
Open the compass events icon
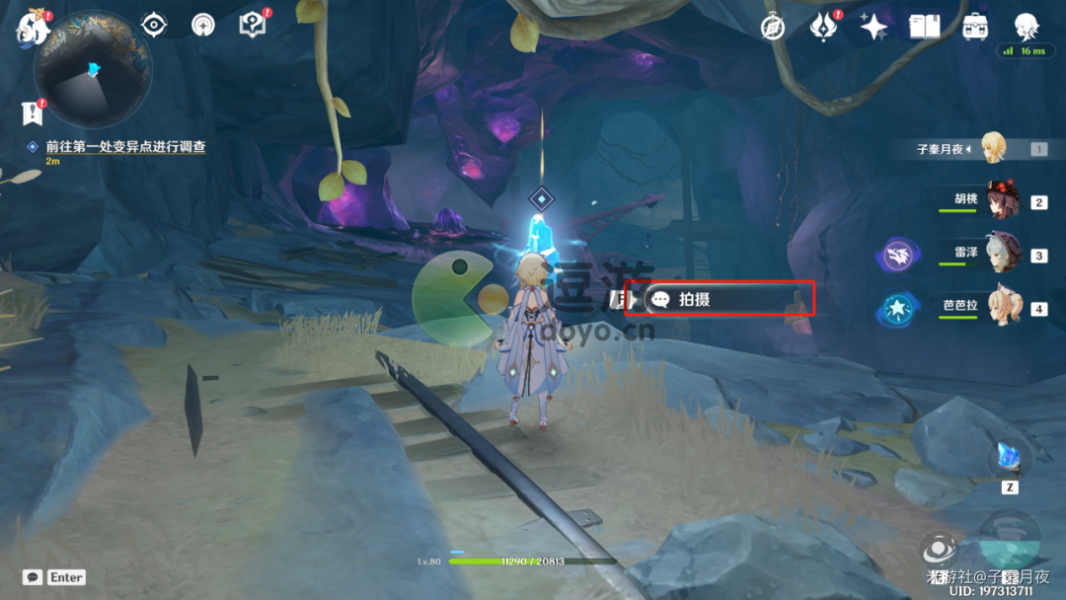(772, 27)
